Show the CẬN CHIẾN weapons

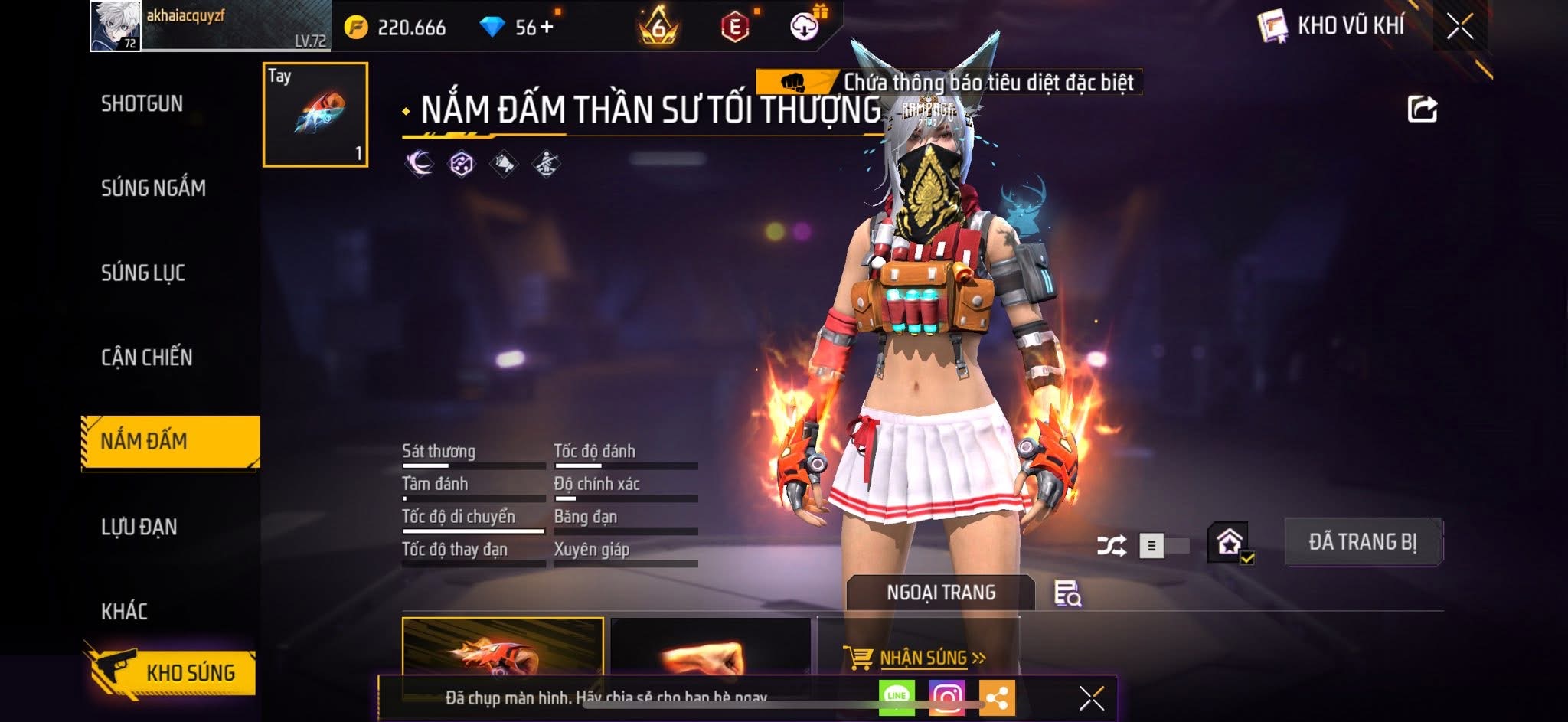coord(147,357)
